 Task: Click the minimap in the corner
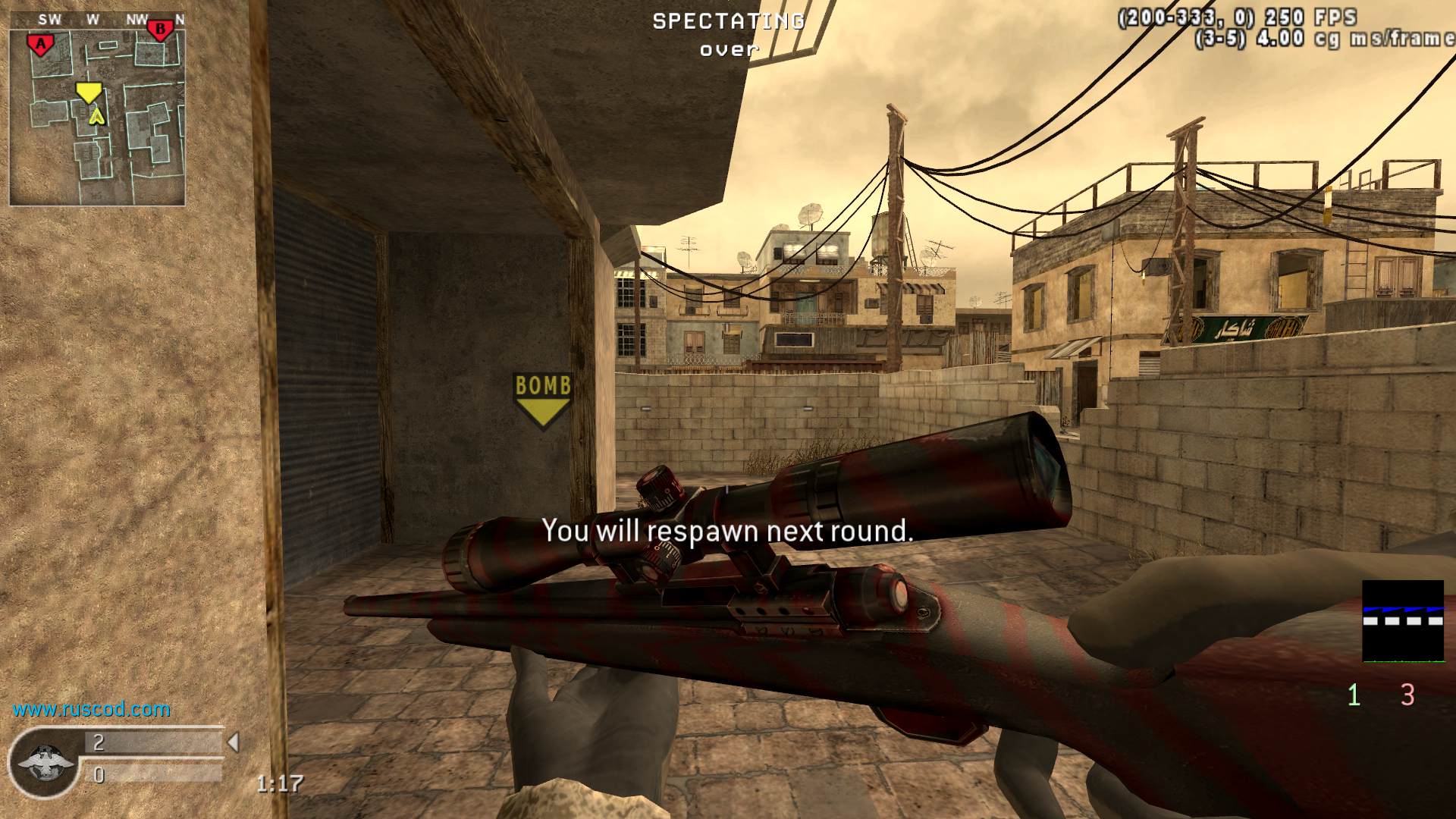(x=97, y=118)
